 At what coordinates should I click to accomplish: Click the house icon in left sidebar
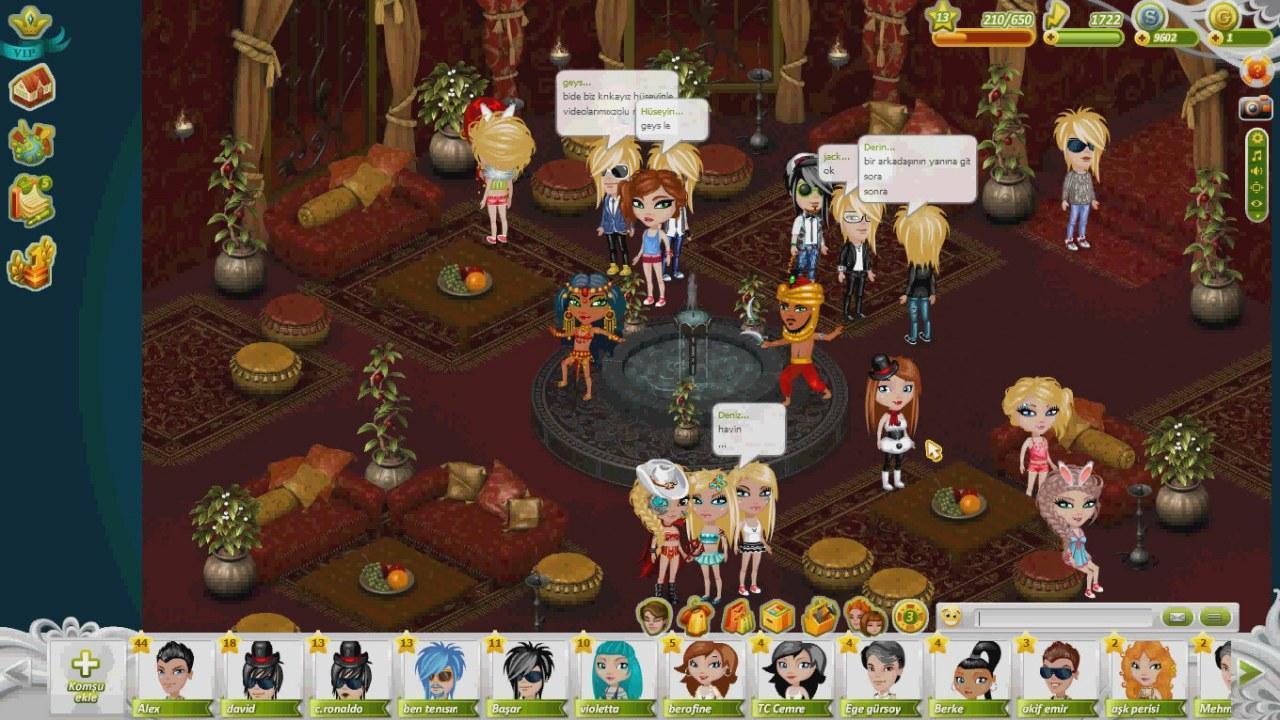pos(32,88)
